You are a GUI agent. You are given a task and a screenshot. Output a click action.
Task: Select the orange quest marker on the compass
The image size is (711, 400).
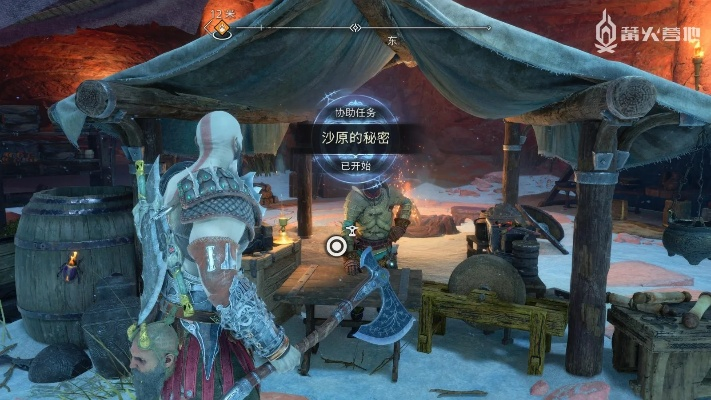(219, 28)
